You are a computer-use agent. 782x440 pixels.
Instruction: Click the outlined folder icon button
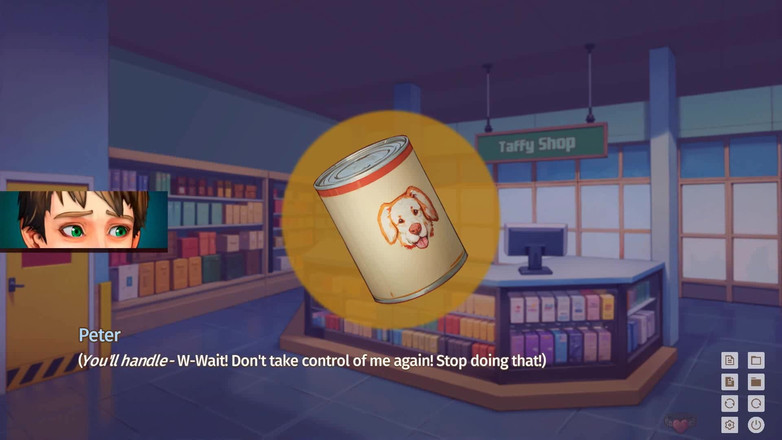[x=756, y=360]
